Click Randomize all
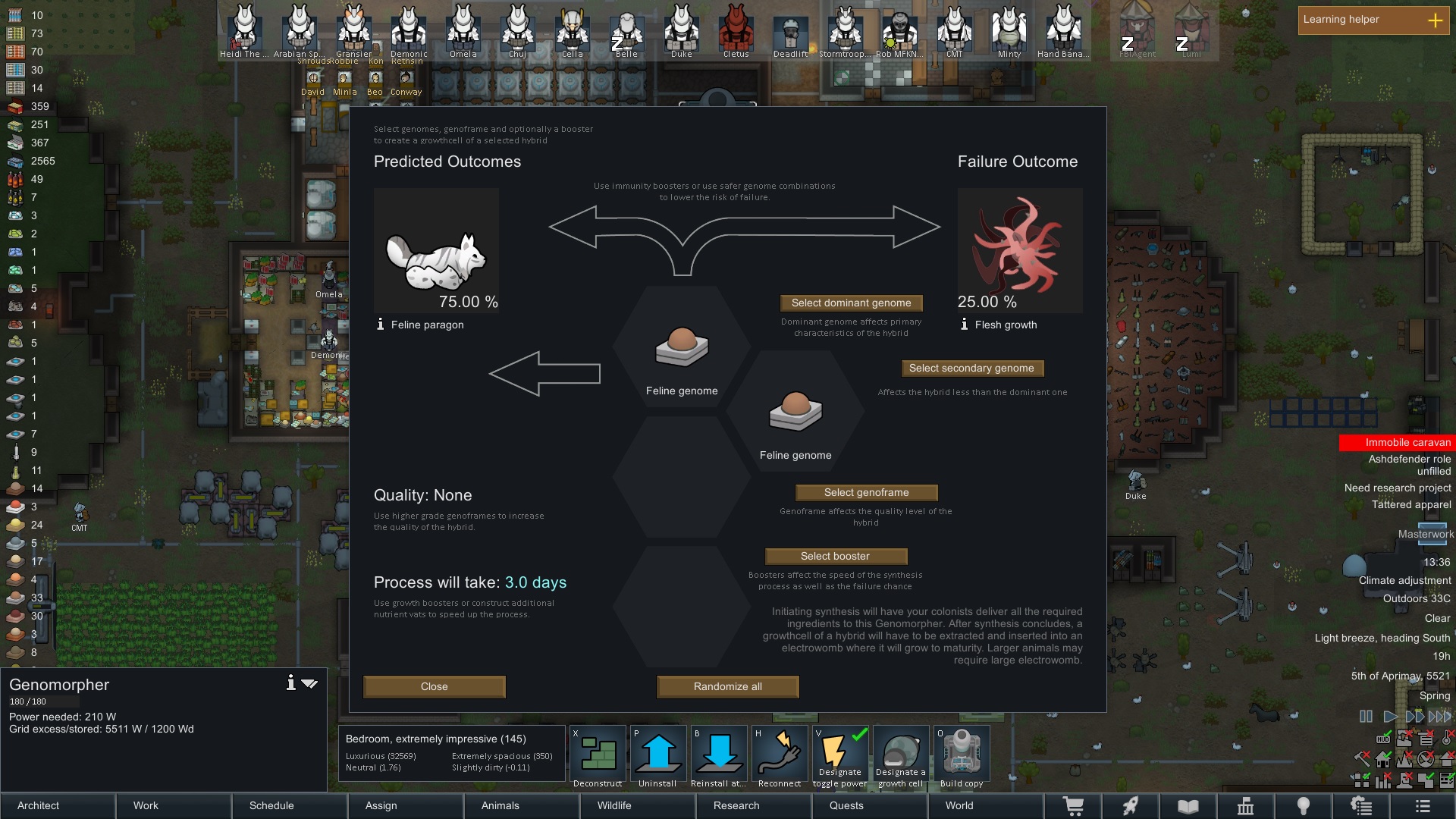Screen dimensions: 1456x819 tap(727, 686)
